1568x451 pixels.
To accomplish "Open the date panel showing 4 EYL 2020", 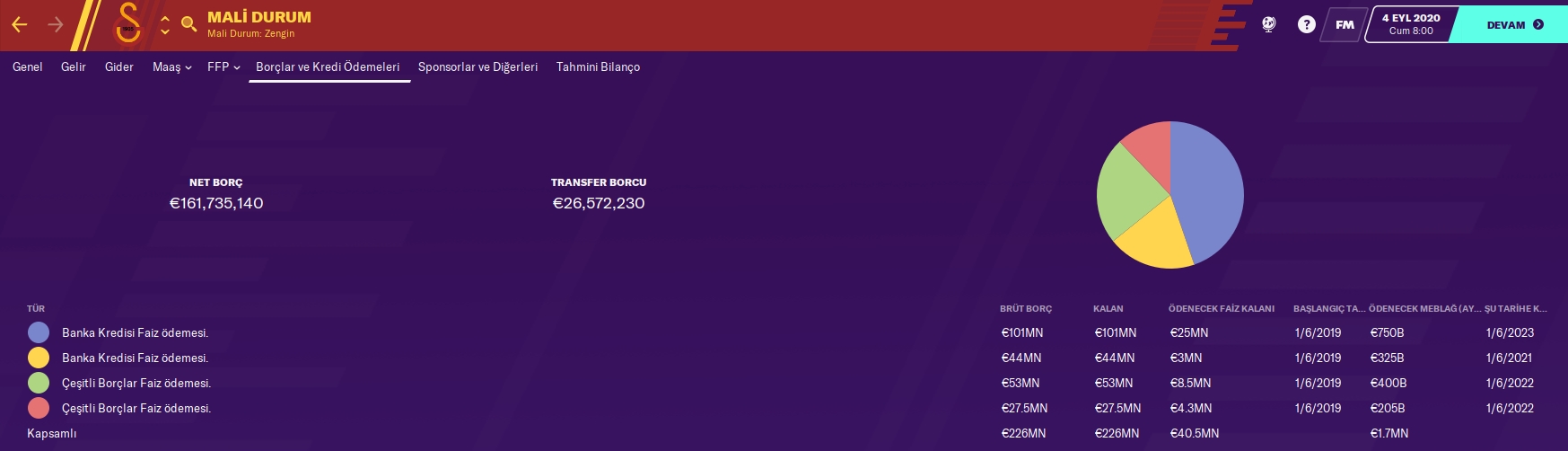I will click(1411, 24).
